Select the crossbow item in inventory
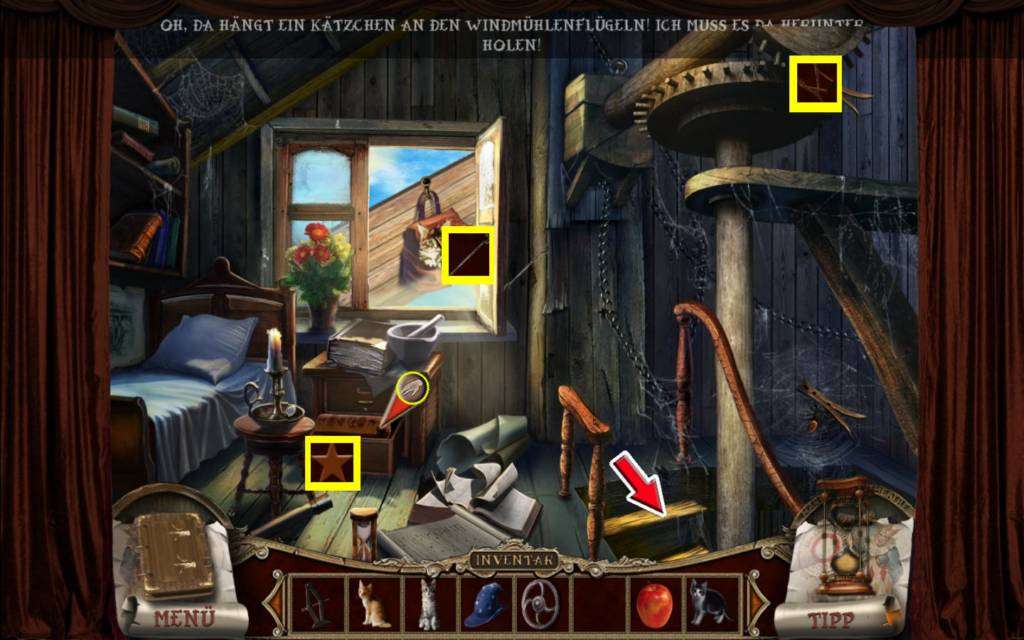Image resolution: width=1024 pixels, height=640 pixels. 316,604
